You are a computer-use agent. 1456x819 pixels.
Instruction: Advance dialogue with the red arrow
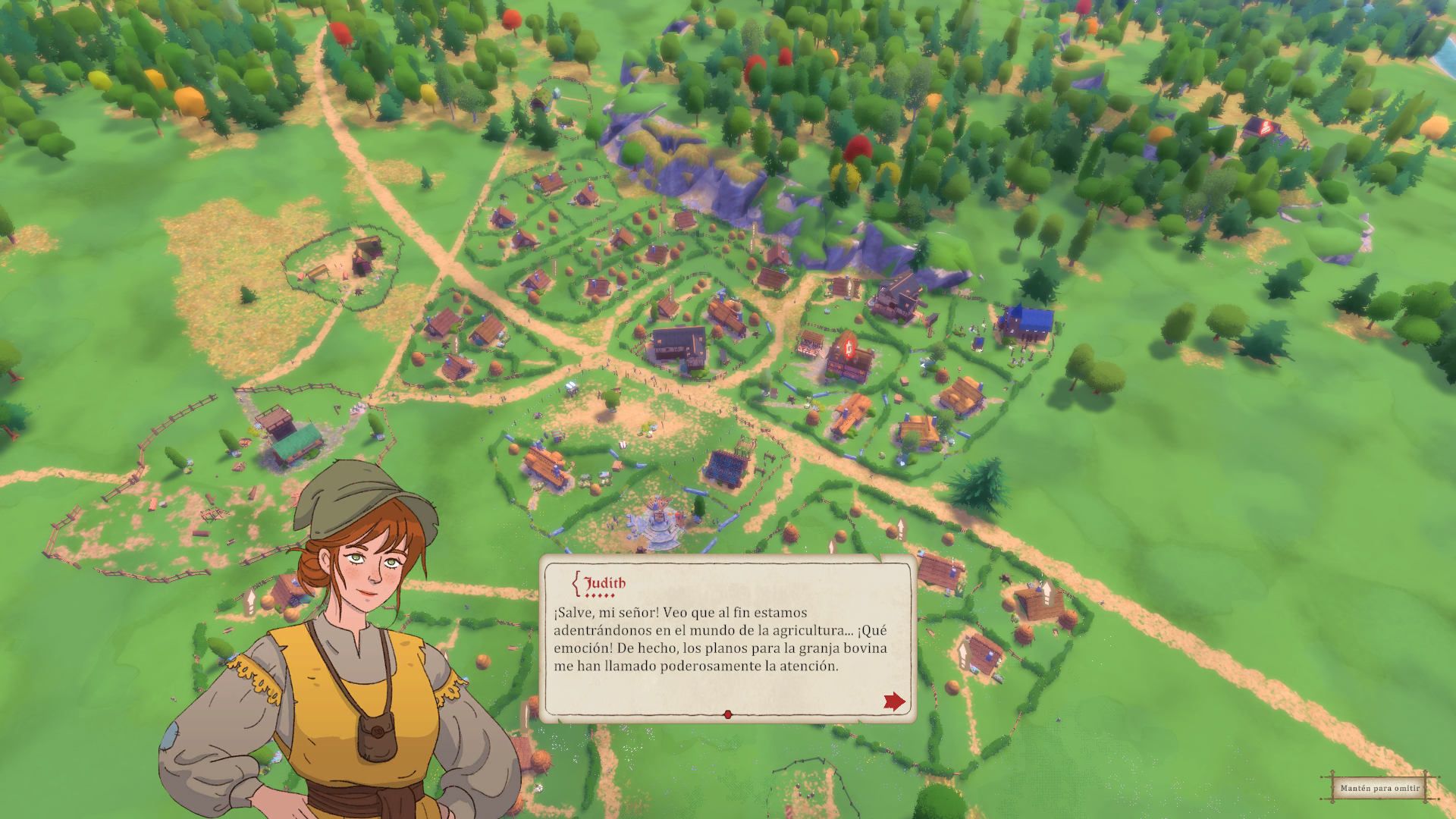pos(894,701)
